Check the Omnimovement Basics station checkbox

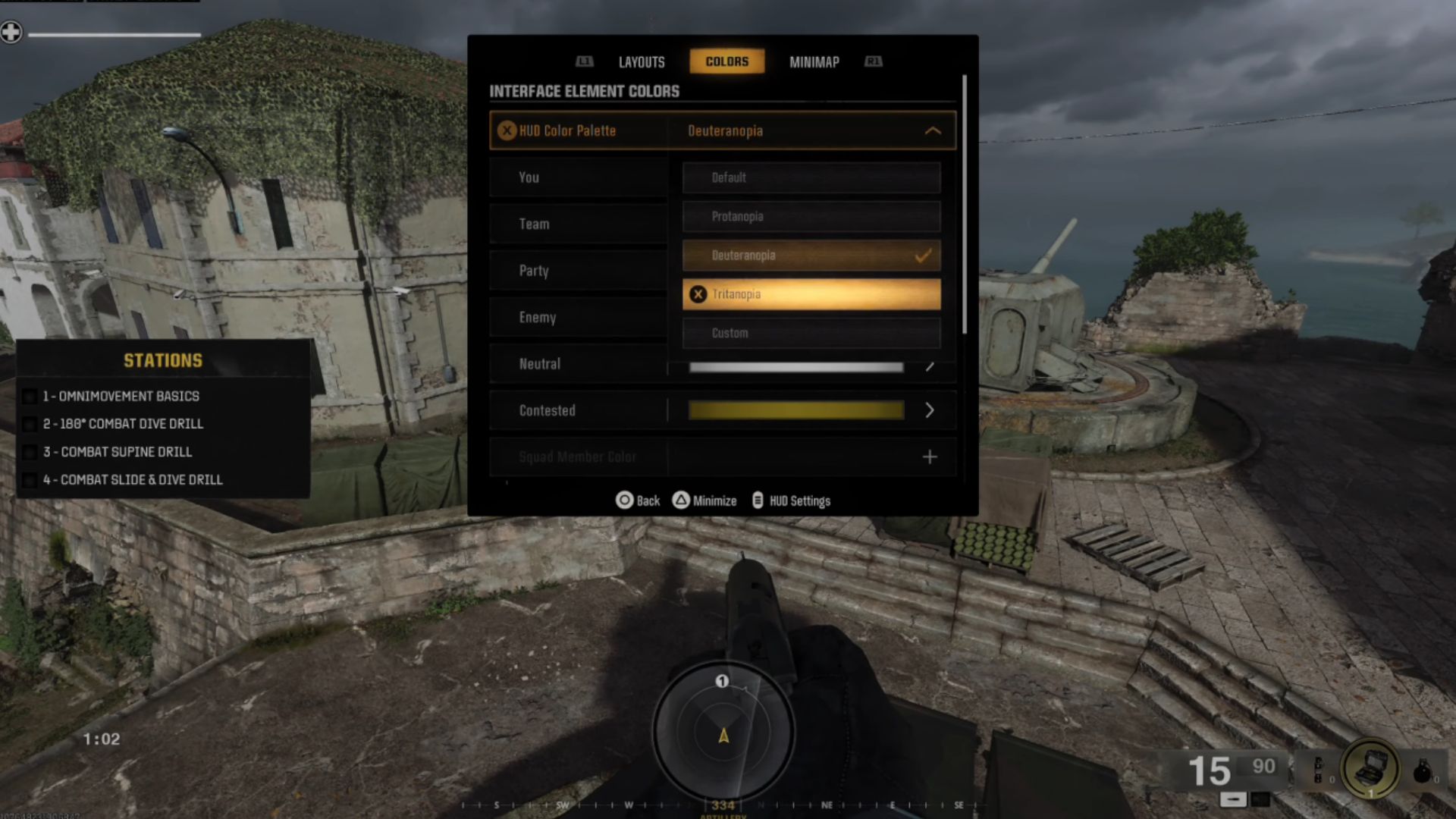point(30,396)
